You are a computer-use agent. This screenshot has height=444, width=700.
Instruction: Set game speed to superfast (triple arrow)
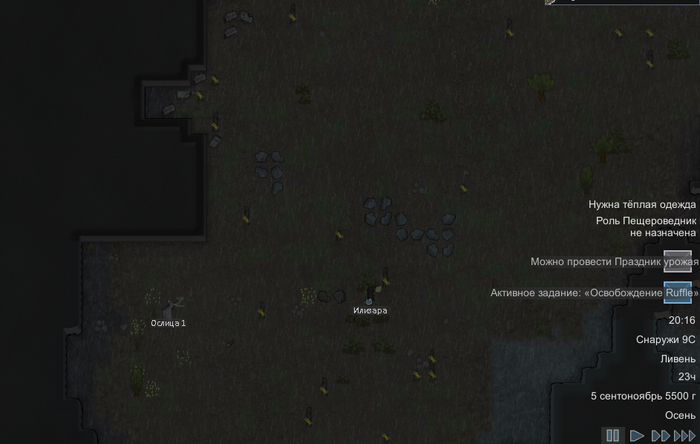pyautogui.click(x=685, y=436)
